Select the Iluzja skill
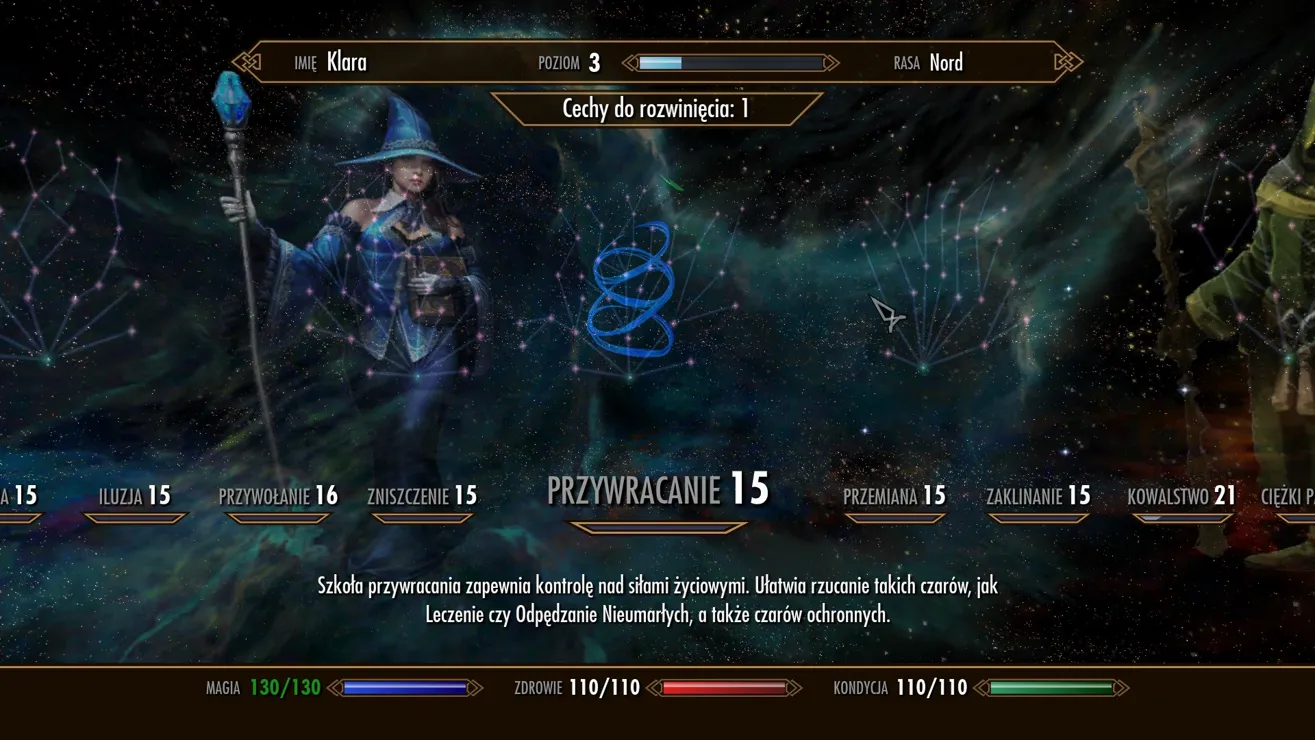1315x740 pixels. (135, 496)
